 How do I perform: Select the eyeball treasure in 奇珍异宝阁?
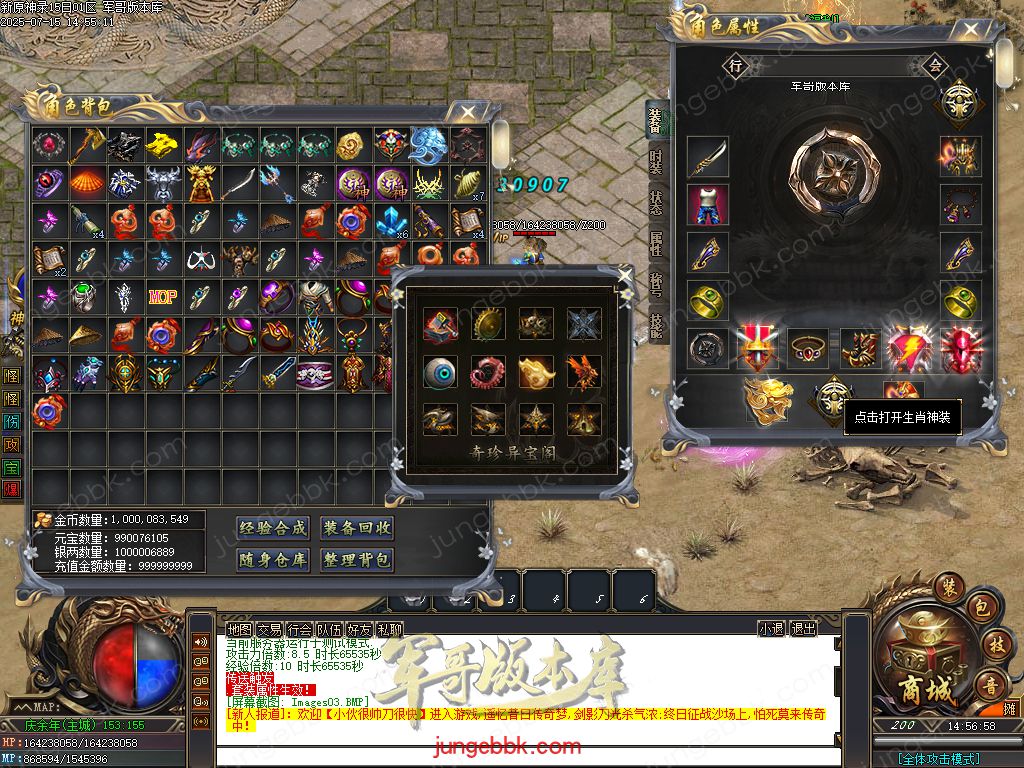(440, 372)
